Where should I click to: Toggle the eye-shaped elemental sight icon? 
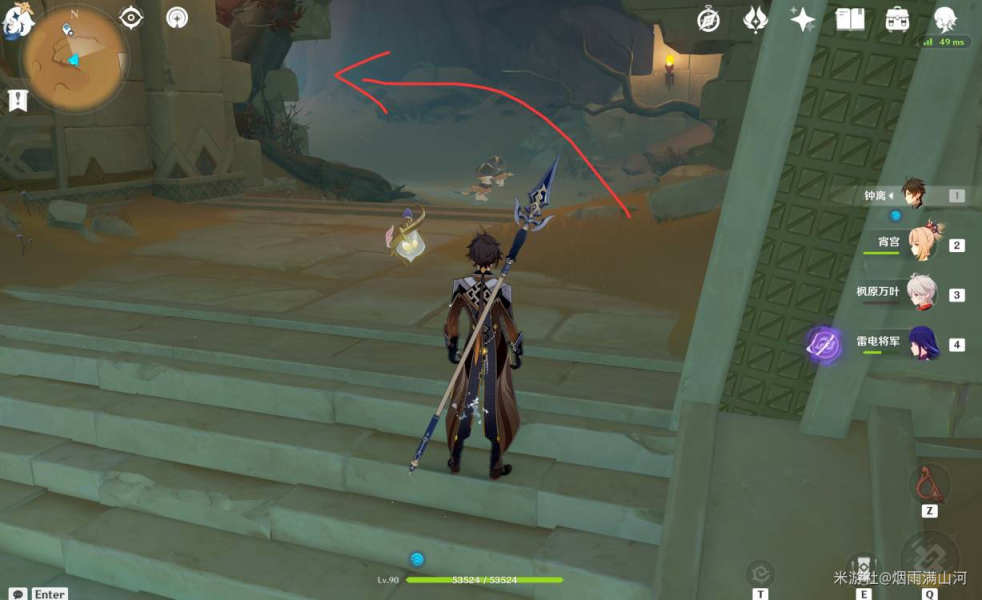click(x=131, y=18)
